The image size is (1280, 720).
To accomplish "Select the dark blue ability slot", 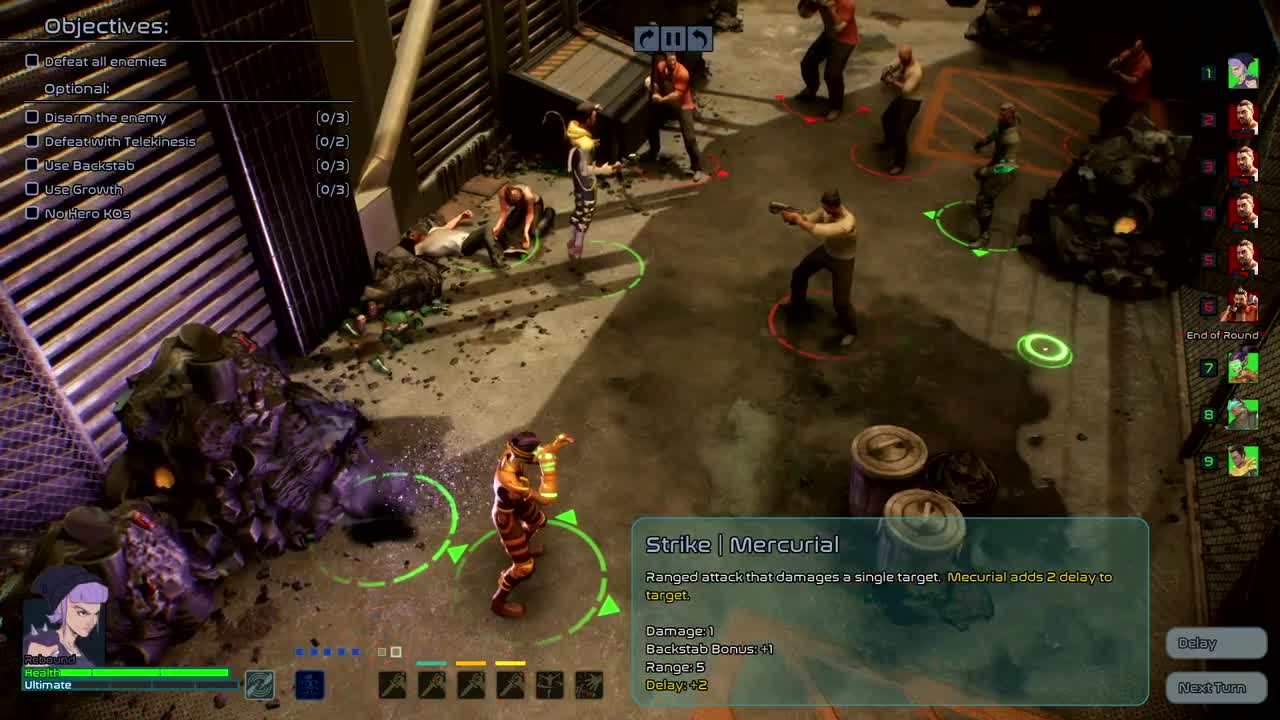I will click(310, 685).
